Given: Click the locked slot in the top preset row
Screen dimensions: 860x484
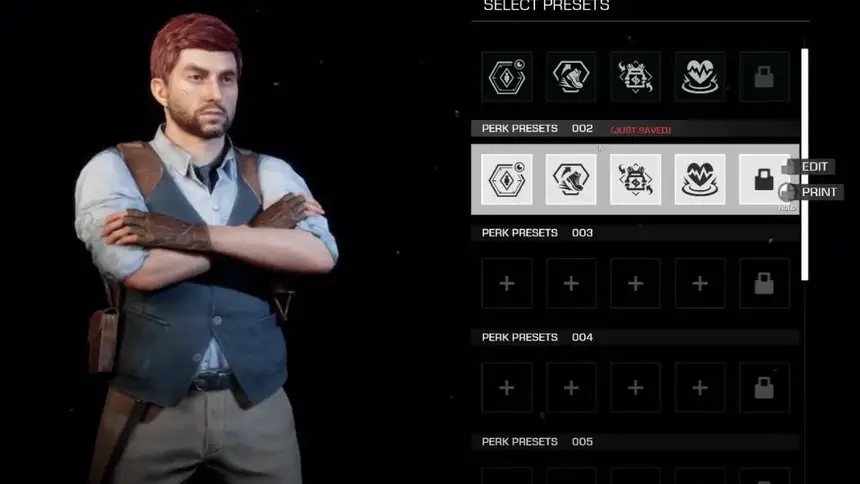Looking at the screenshot, I should click(x=764, y=77).
